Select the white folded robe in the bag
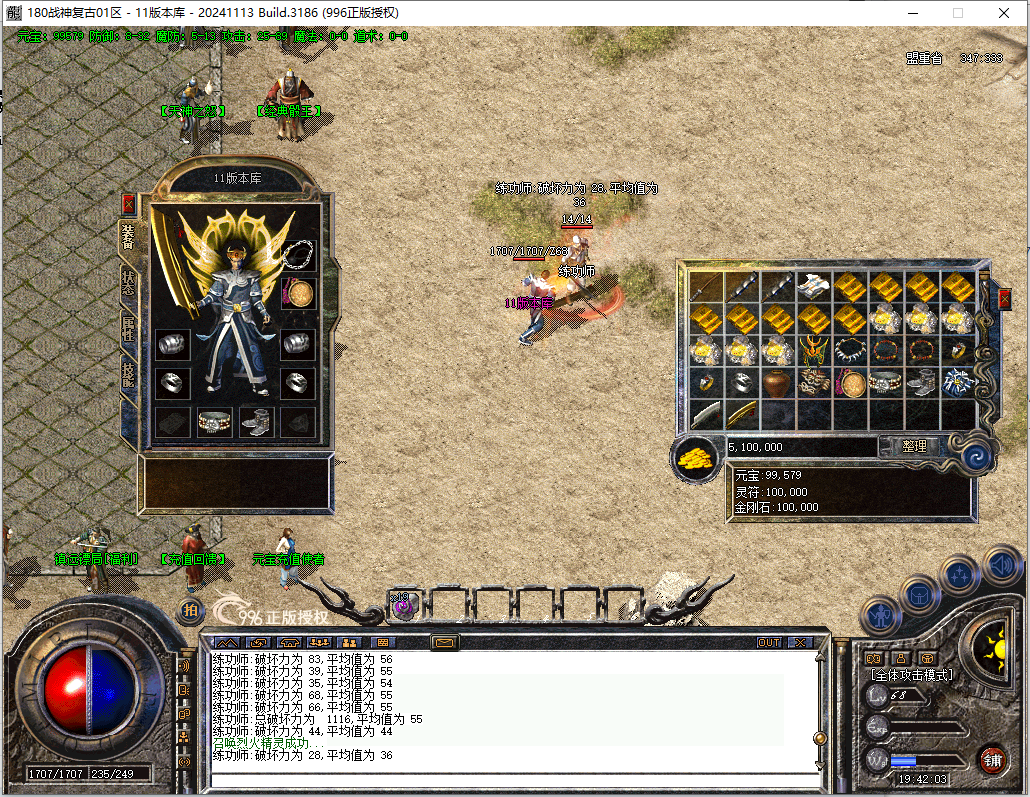 813,287
